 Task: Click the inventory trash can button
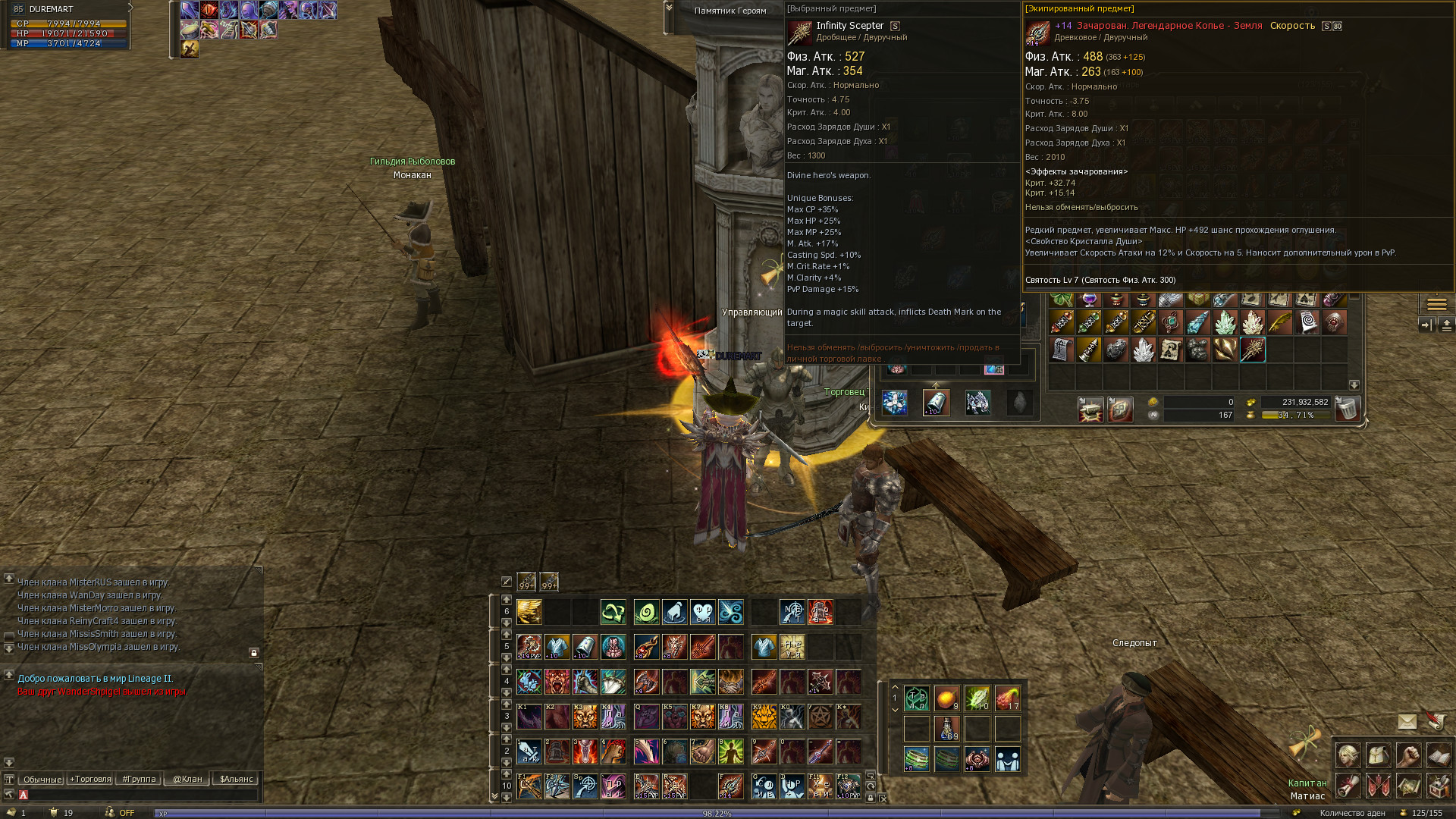[1348, 409]
